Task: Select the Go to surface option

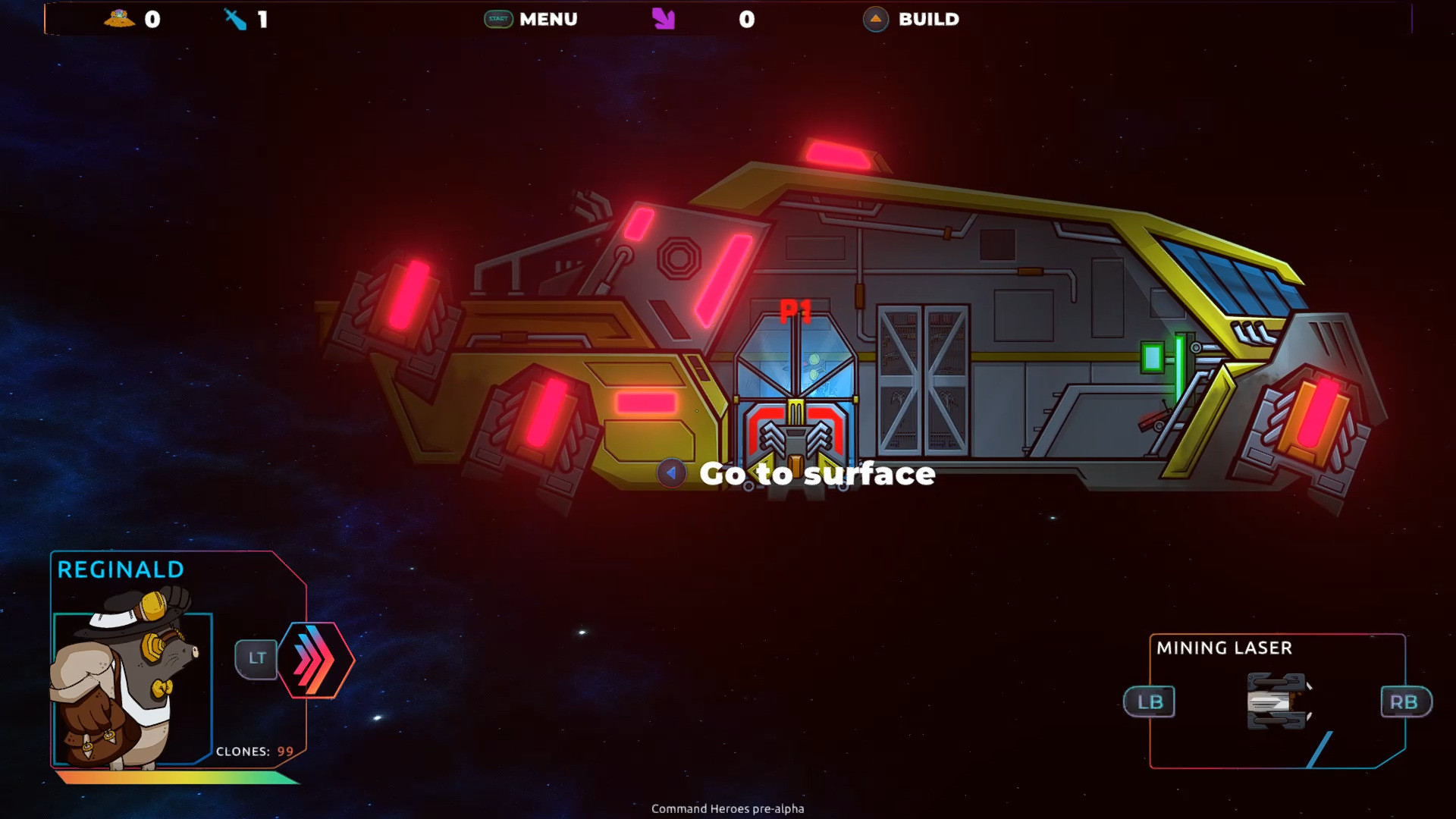Action: pos(818,474)
